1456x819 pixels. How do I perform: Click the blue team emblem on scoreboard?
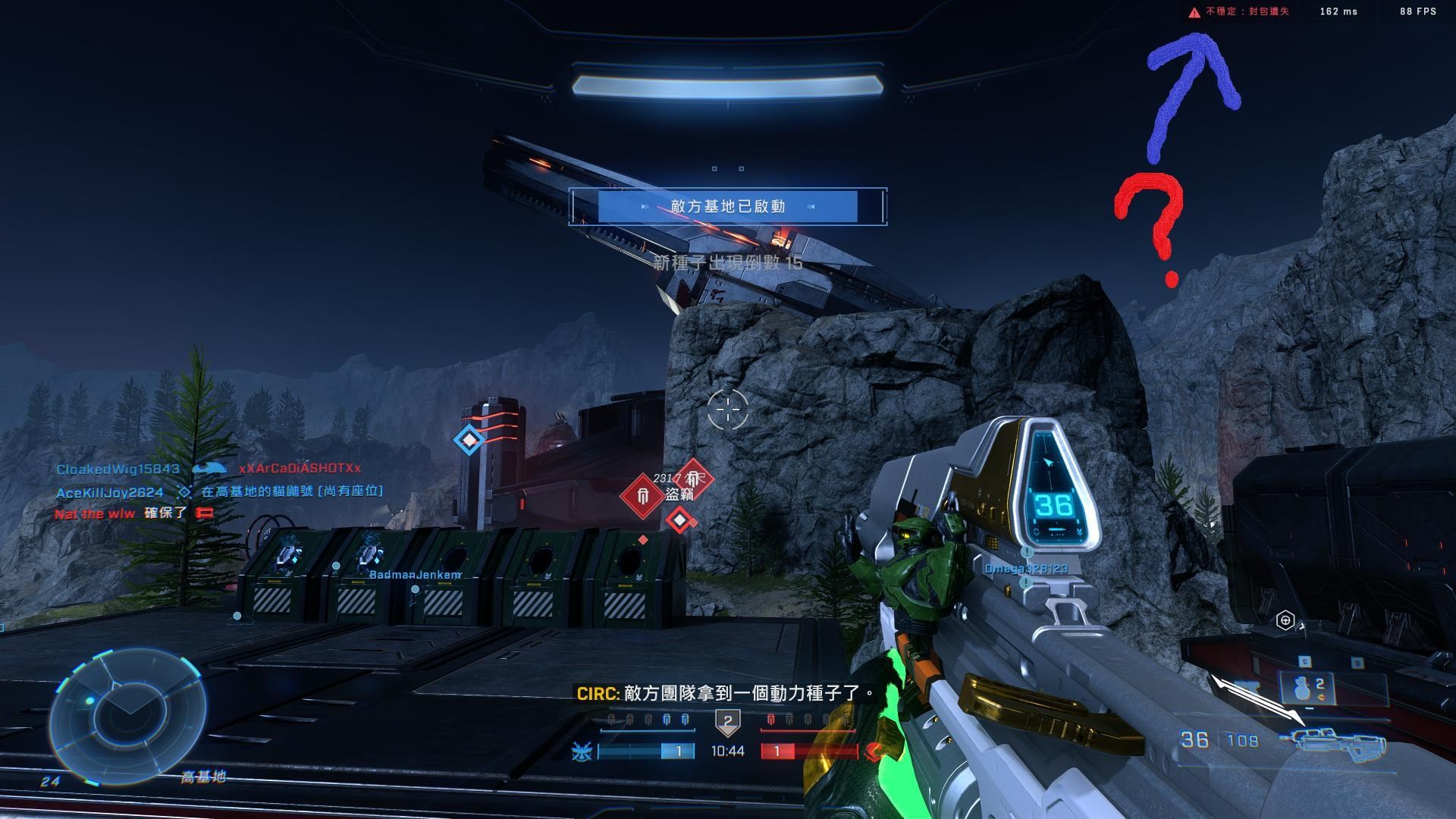pos(582,752)
